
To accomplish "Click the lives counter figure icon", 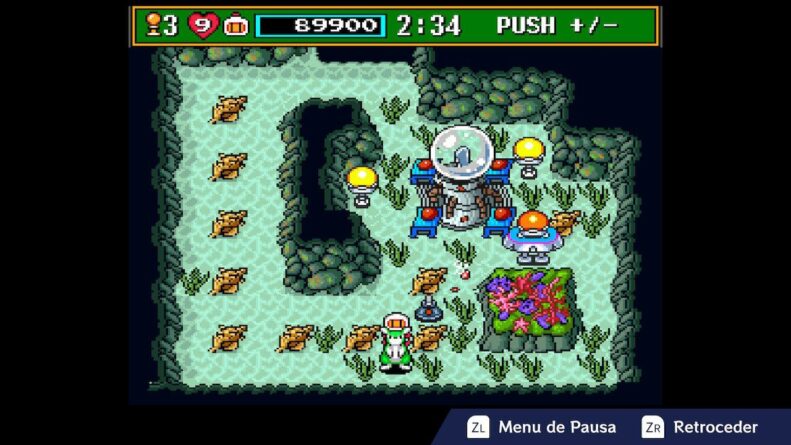I will click(x=153, y=24).
